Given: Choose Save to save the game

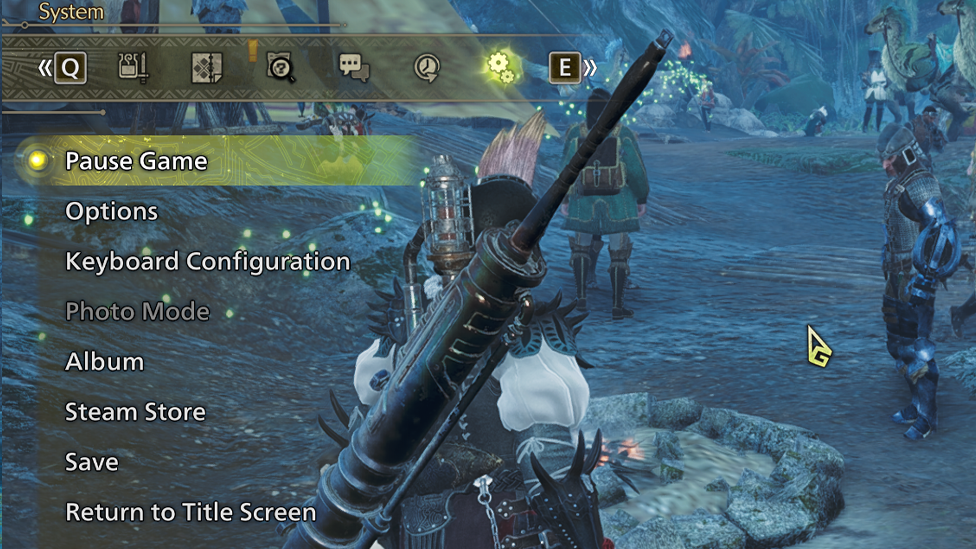Looking at the screenshot, I should click(x=92, y=461).
